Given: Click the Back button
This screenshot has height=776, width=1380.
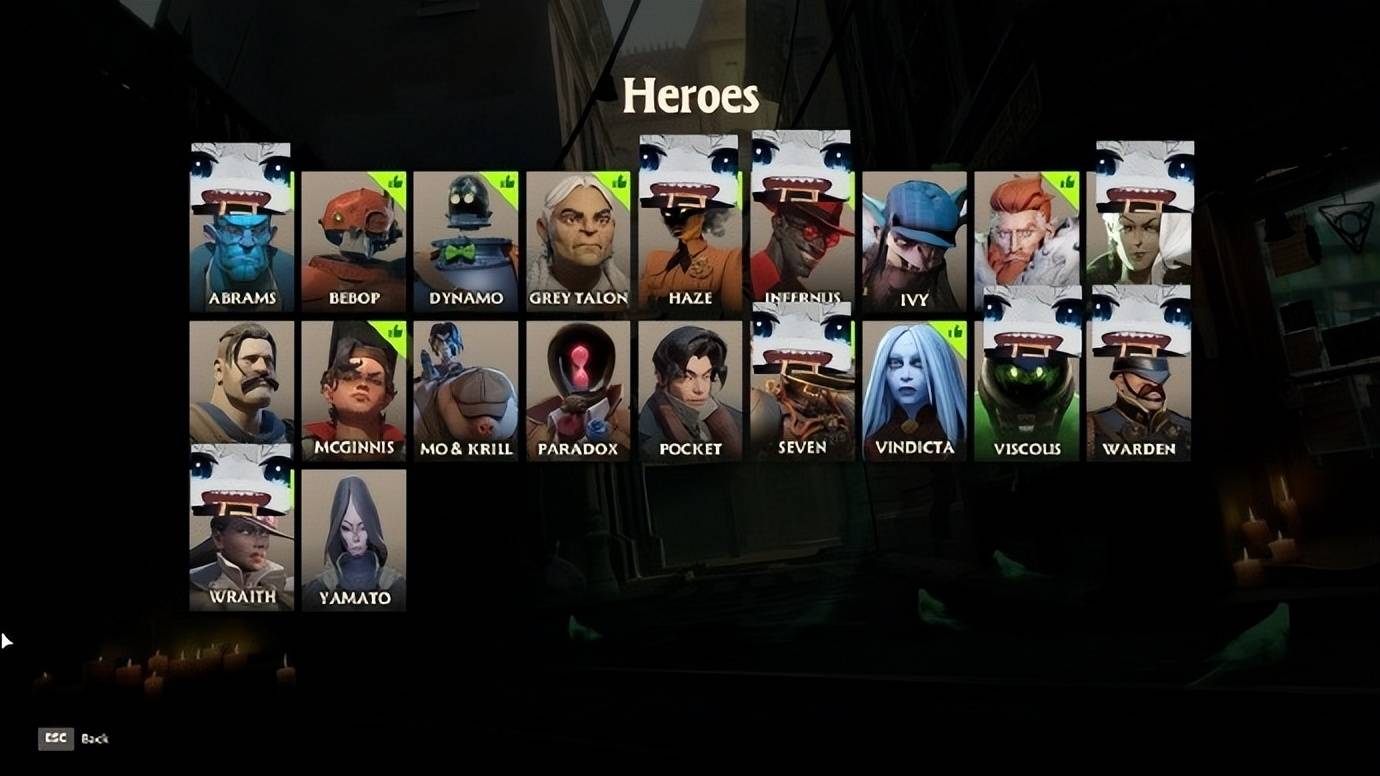Looking at the screenshot, I should click(x=73, y=739).
